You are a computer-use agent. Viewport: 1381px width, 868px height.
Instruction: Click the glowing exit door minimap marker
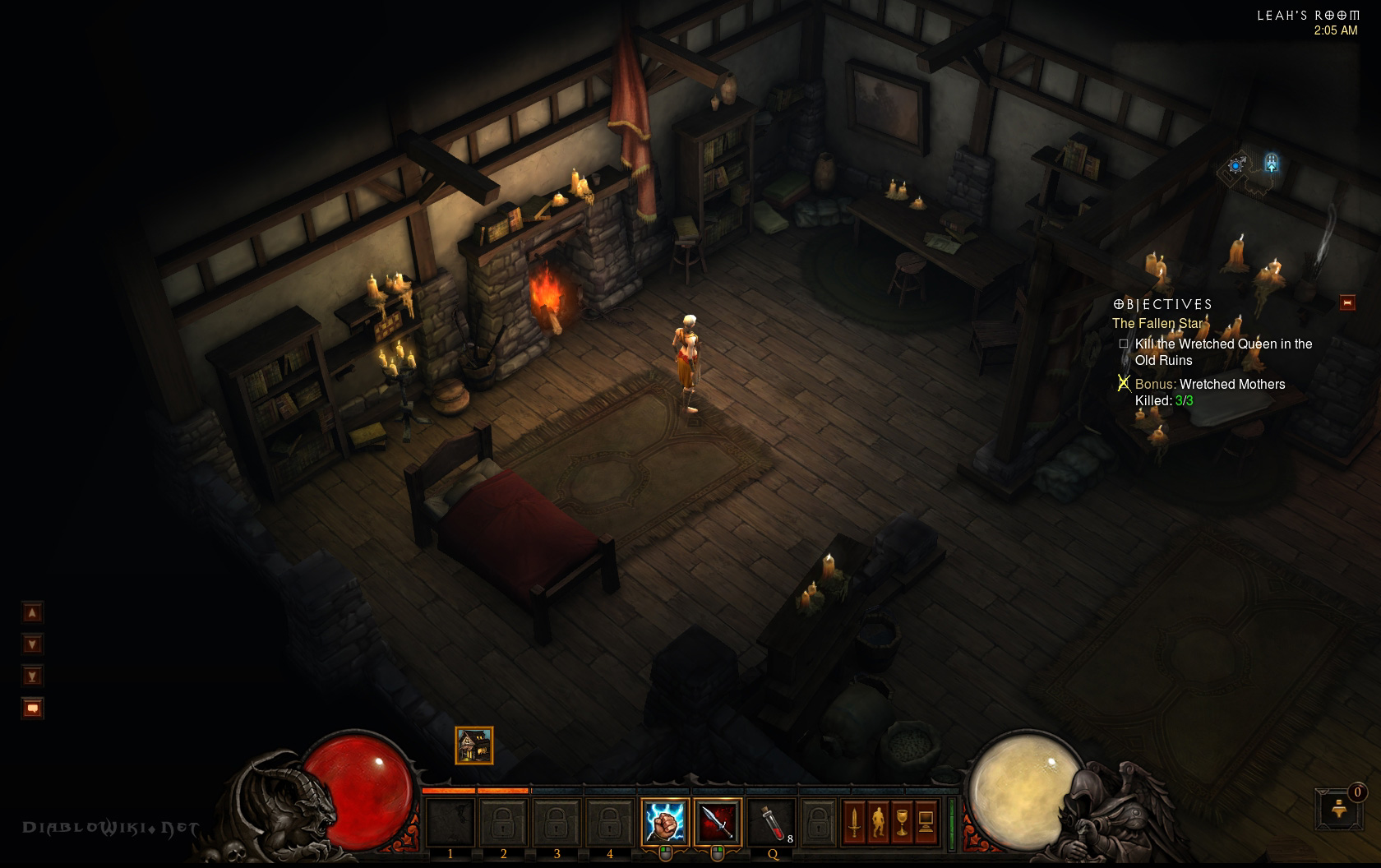point(1272,162)
